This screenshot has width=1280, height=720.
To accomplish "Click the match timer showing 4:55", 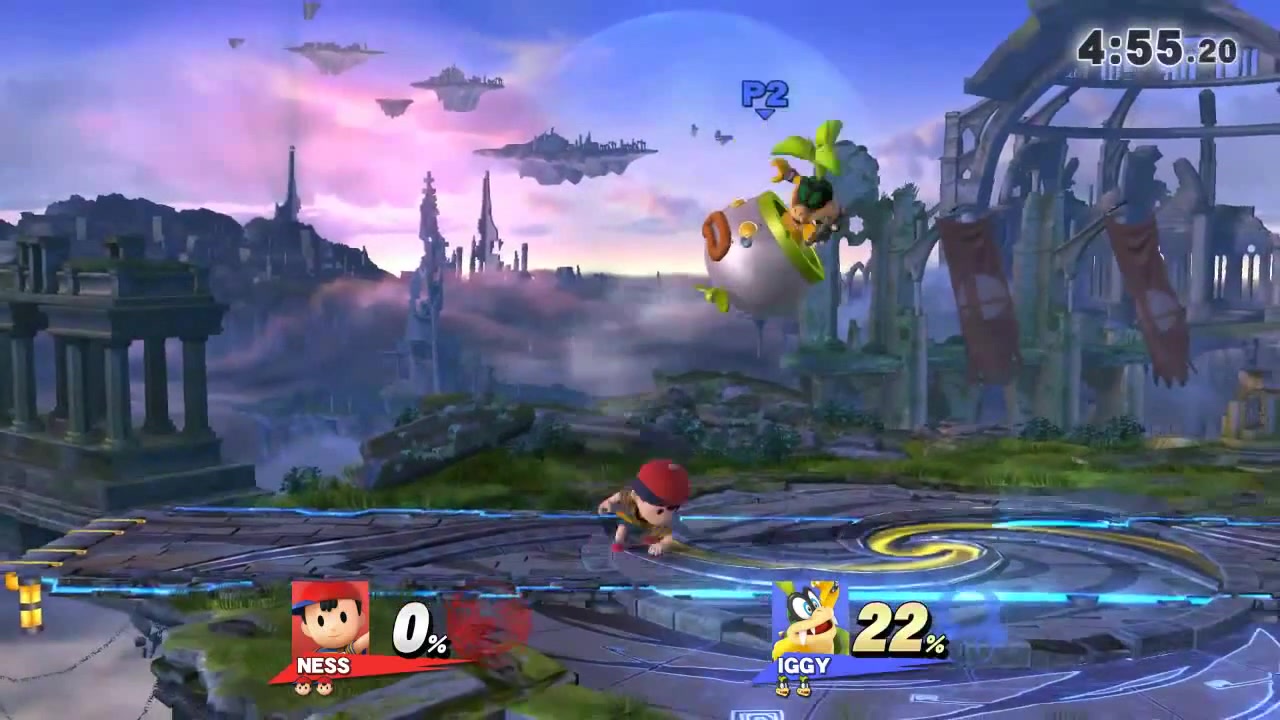I will [1155, 48].
